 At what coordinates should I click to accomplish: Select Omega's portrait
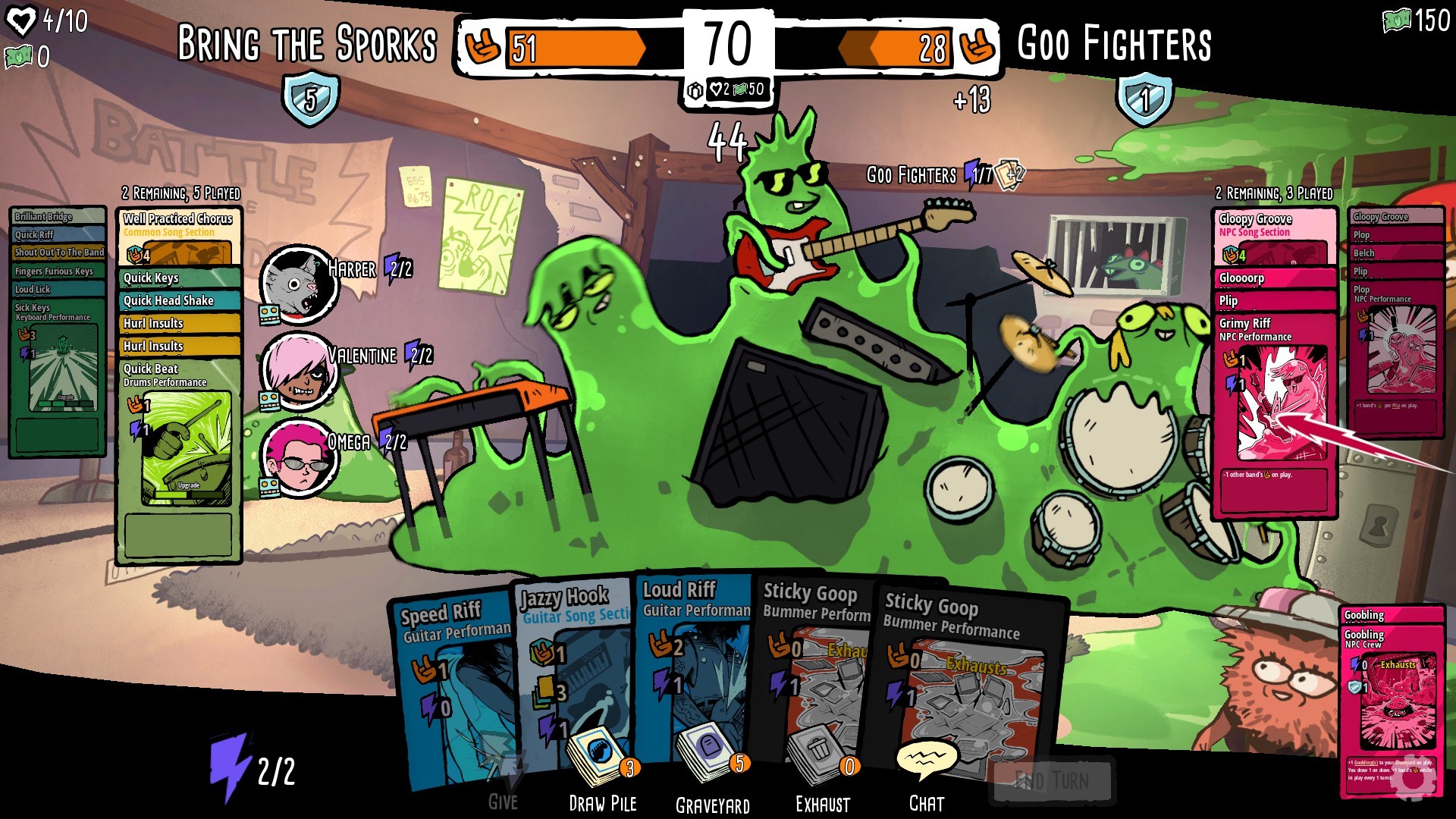[x=298, y=457]
